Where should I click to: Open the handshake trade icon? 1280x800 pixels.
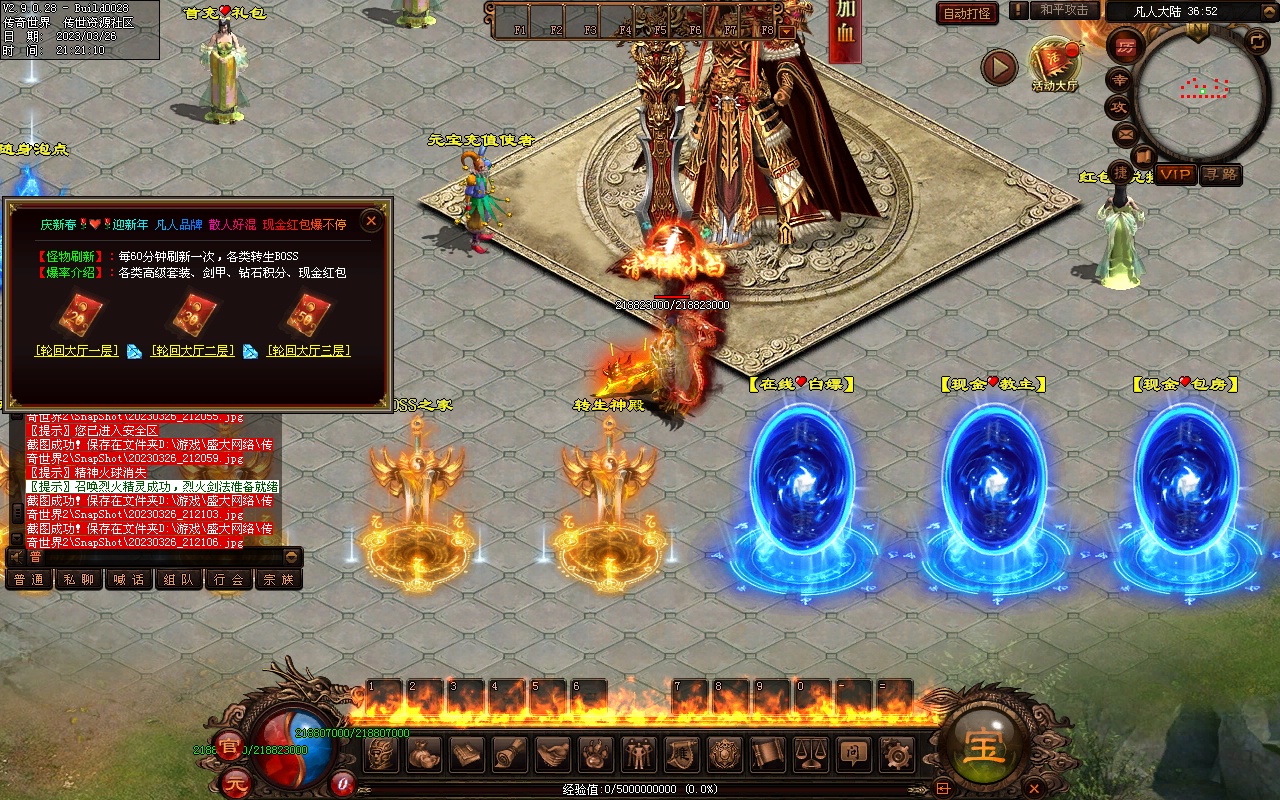pyautogui.click(x=553, y=753)
